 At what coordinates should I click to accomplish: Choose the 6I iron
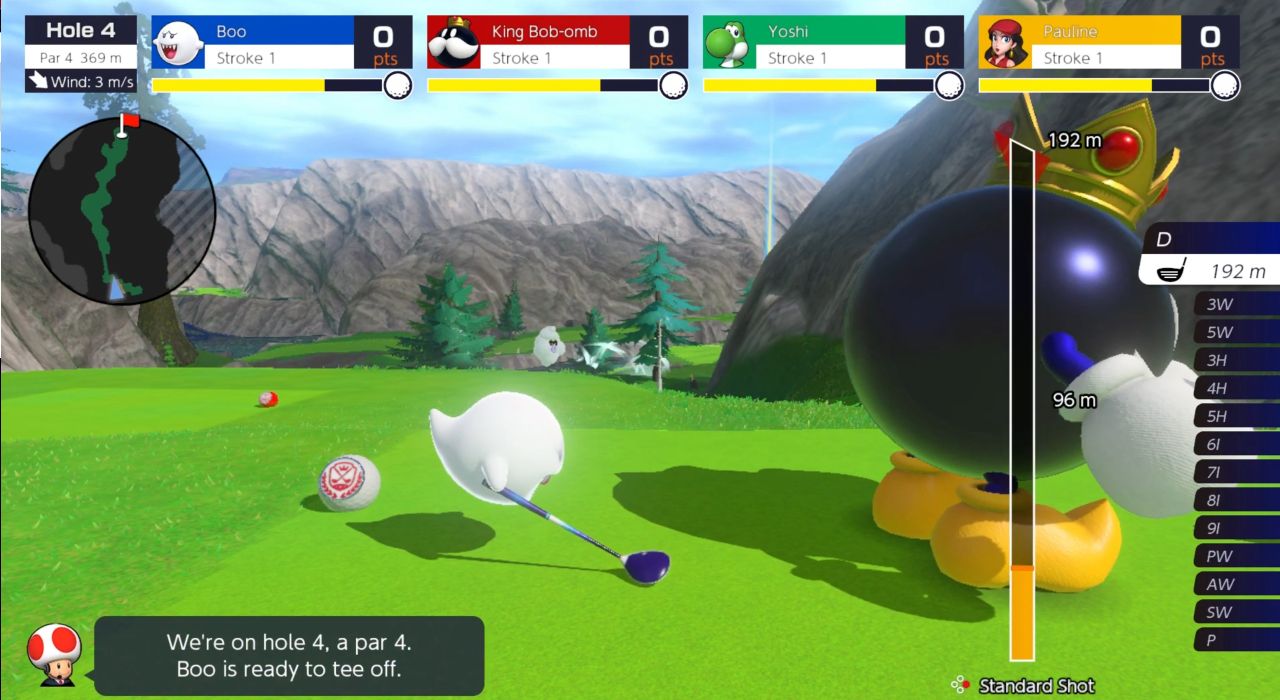[x=1235, y=444]
